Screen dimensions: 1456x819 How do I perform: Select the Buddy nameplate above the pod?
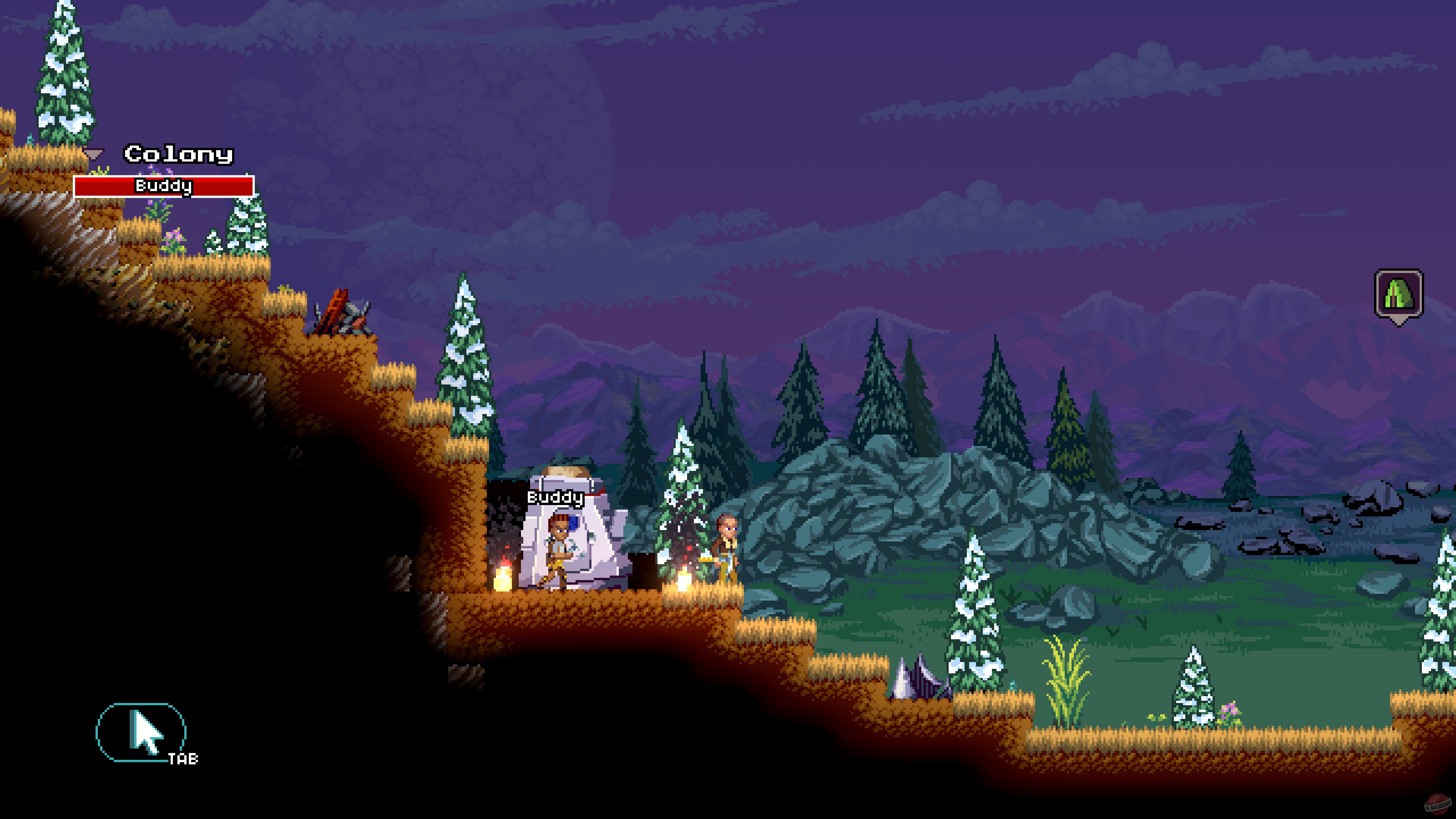point(555,499)
